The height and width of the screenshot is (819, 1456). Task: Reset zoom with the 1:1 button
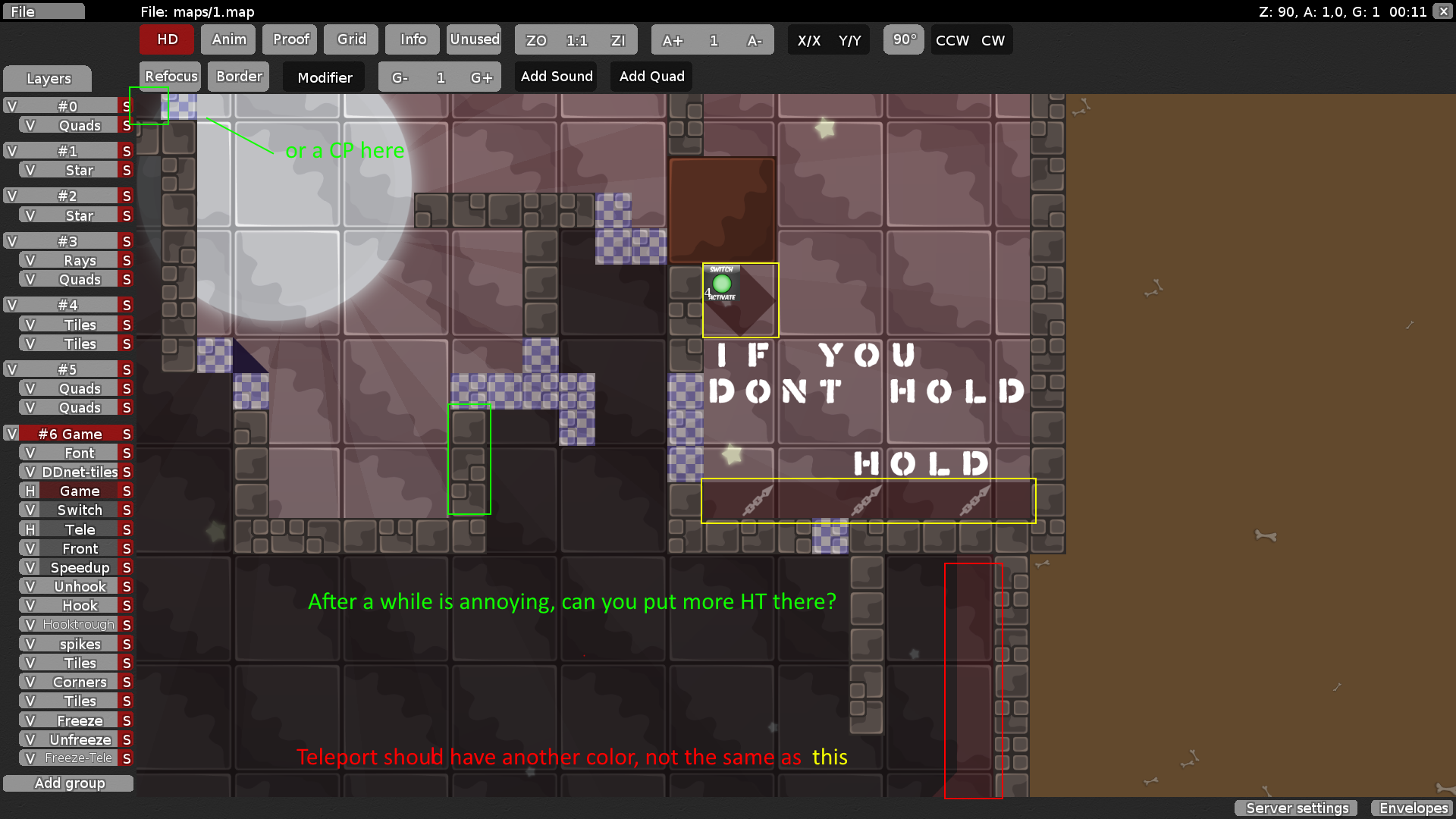pyautogui.click(x=576, y=39)
